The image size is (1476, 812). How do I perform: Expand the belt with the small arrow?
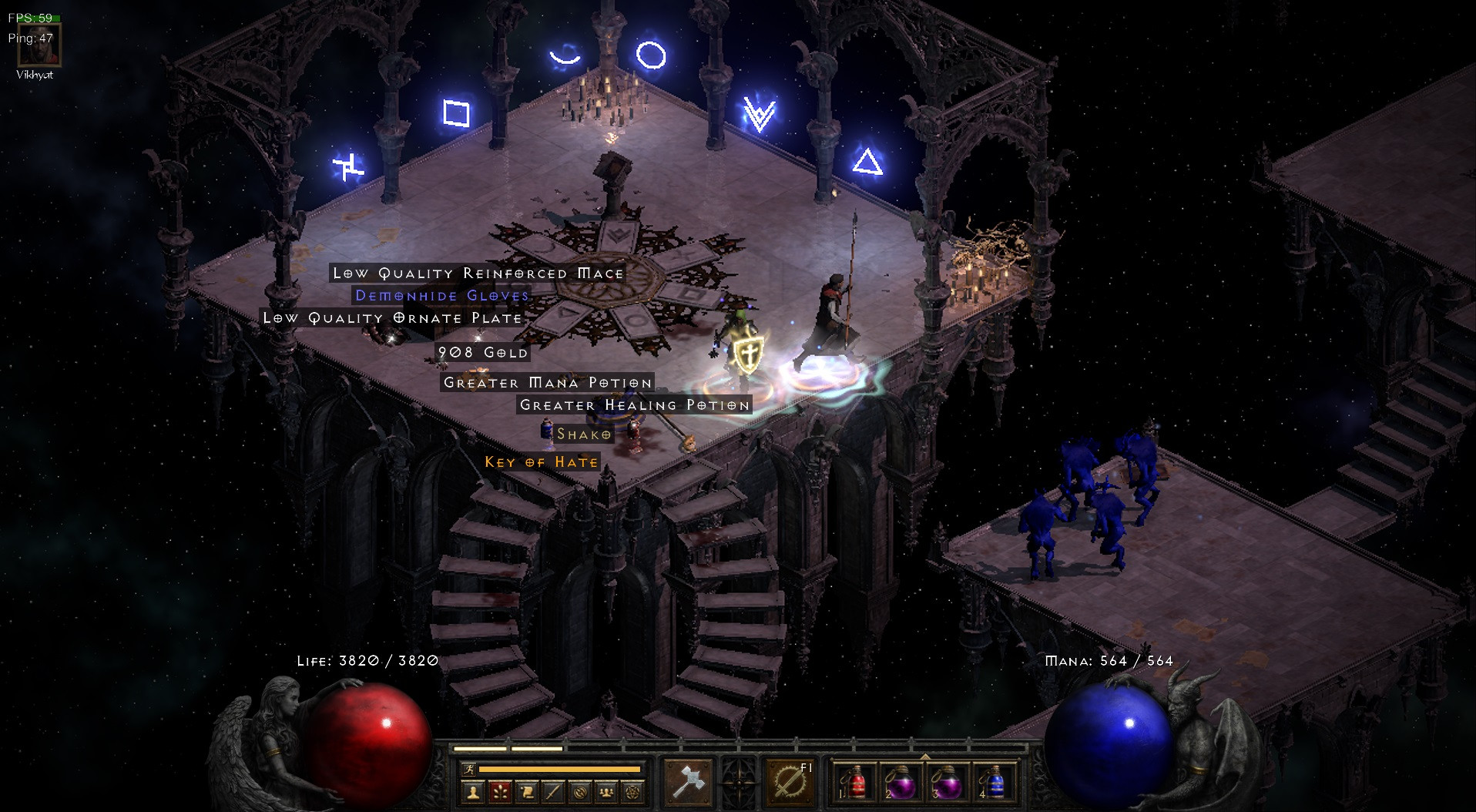[x=924, y=756]
